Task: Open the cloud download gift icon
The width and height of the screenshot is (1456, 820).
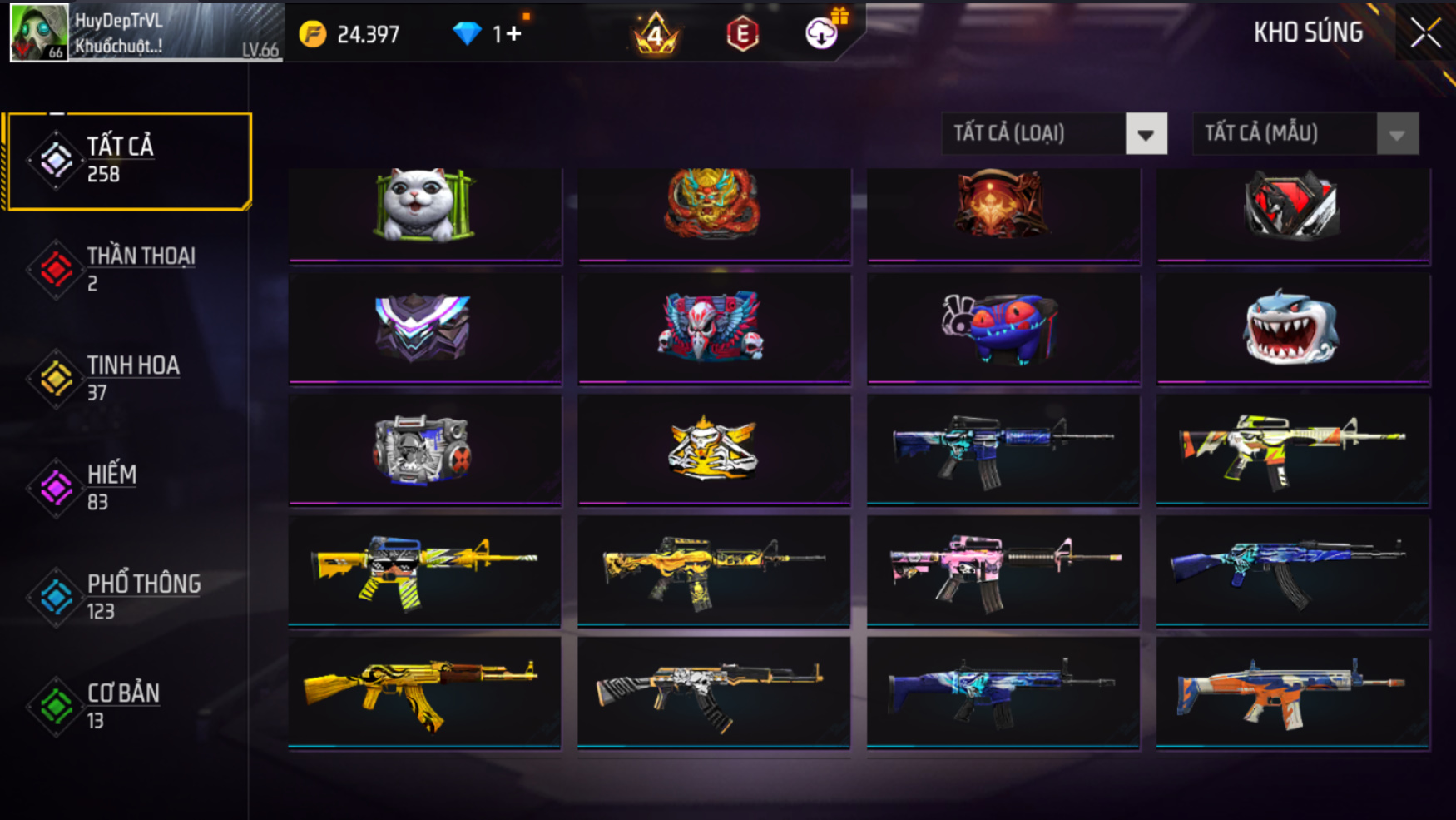Action: coord(822,33)
